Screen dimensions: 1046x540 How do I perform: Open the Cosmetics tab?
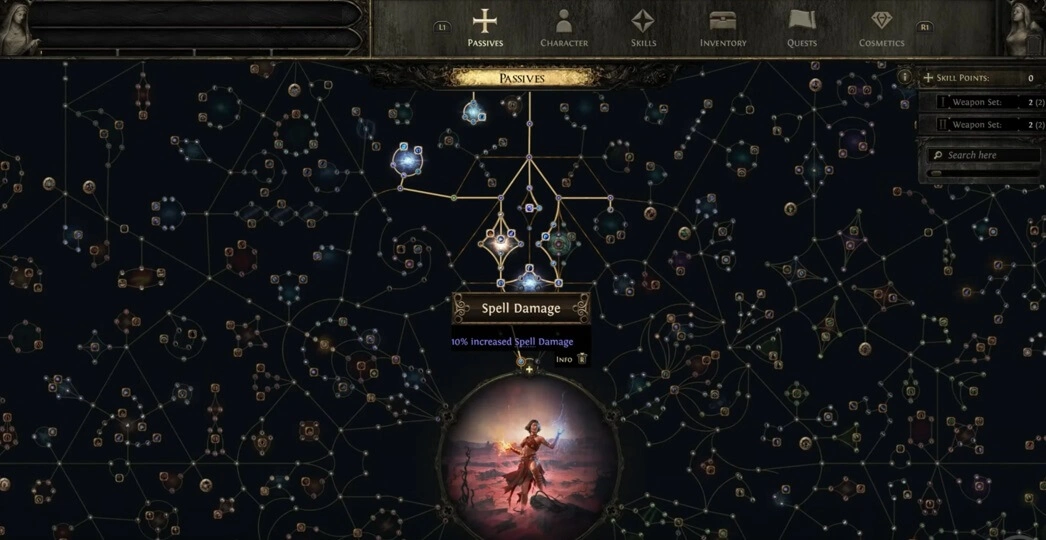click(881, 27)
